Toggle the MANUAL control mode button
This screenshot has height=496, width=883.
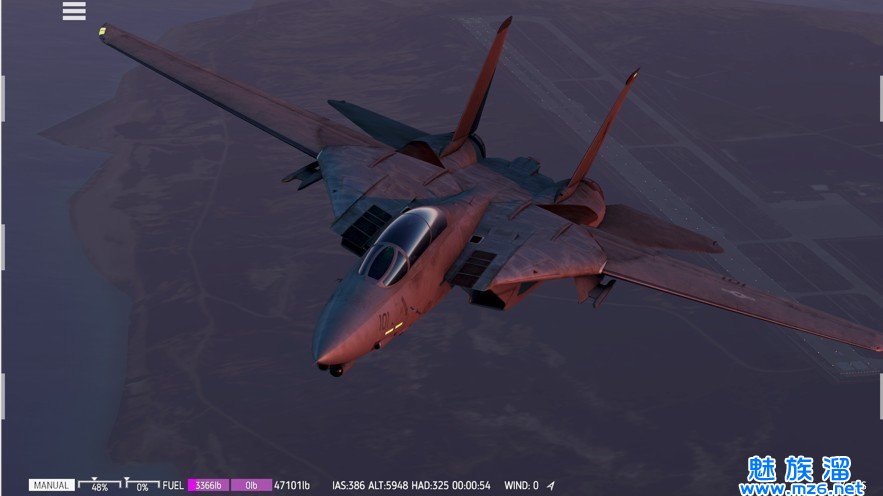click(x=51, y=485)
